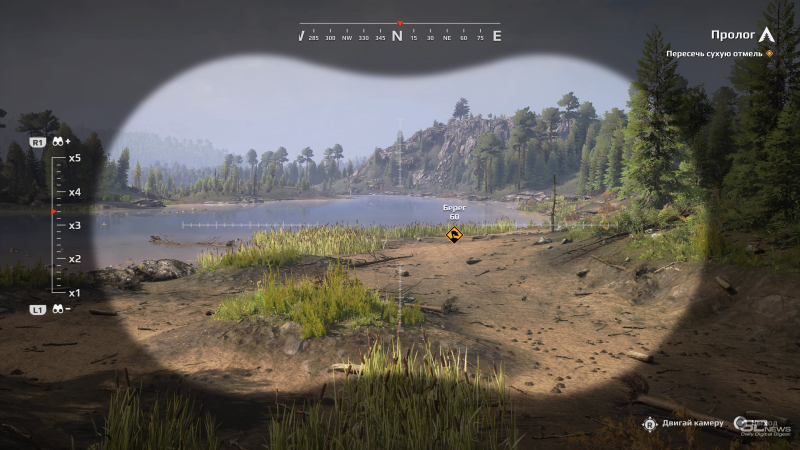Click the binoculars zoom-in plus icon
This screenshot has width=800, height=450.
[61, 142]
